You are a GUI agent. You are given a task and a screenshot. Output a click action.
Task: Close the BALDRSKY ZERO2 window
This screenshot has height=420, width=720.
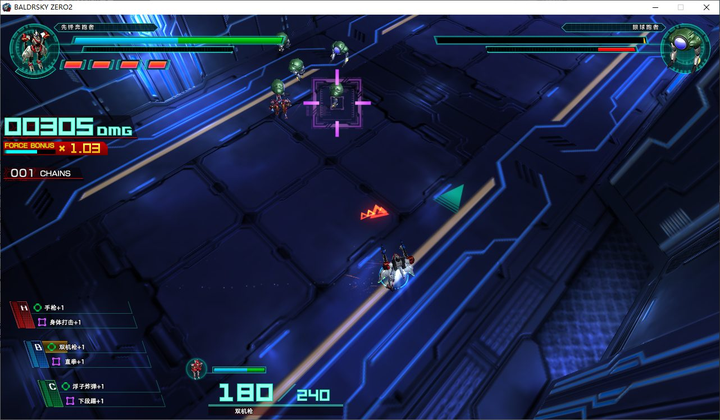coord(705,7)
